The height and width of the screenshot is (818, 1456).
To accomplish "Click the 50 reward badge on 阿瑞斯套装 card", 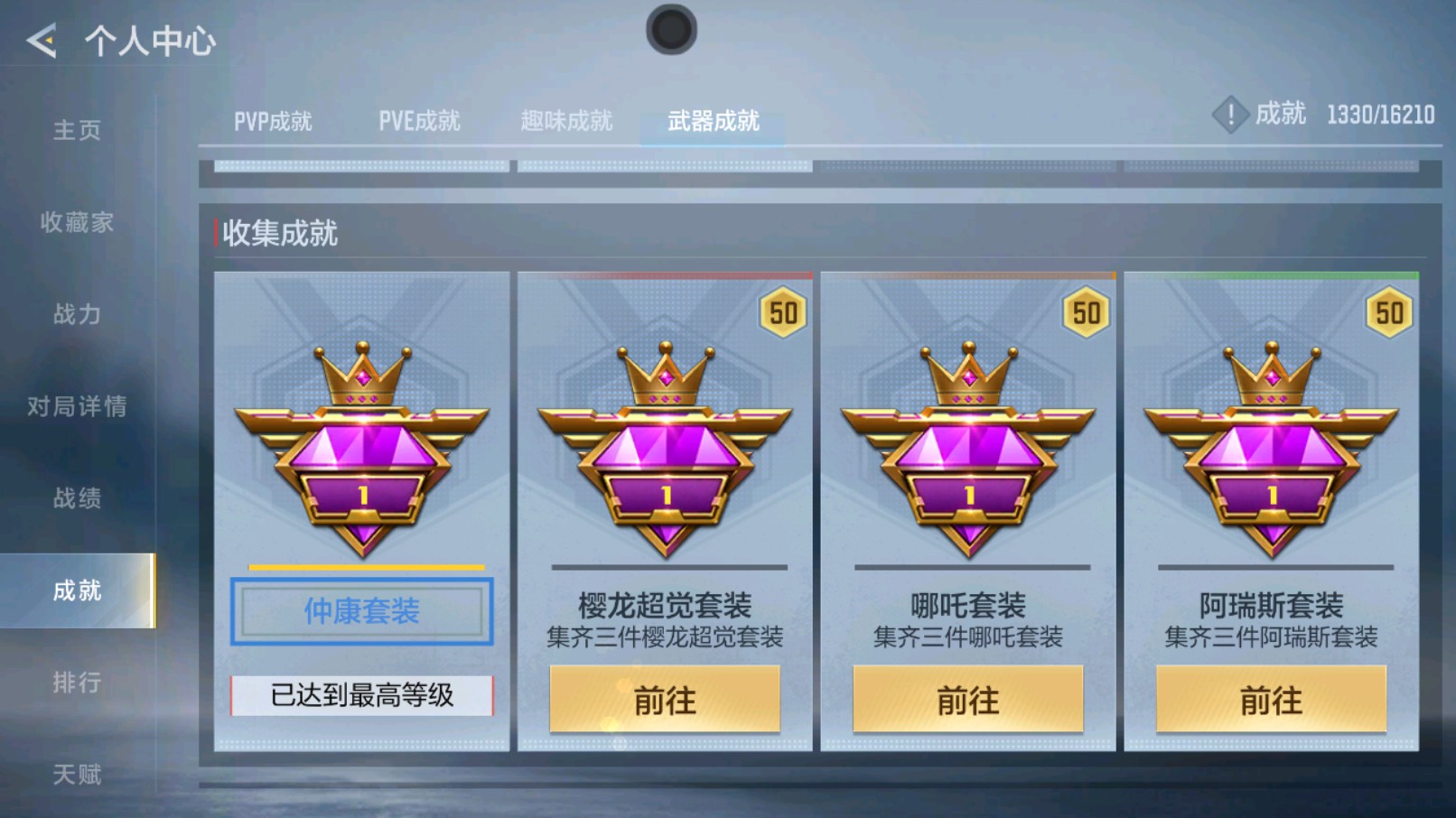I will tap(1390, 313).
